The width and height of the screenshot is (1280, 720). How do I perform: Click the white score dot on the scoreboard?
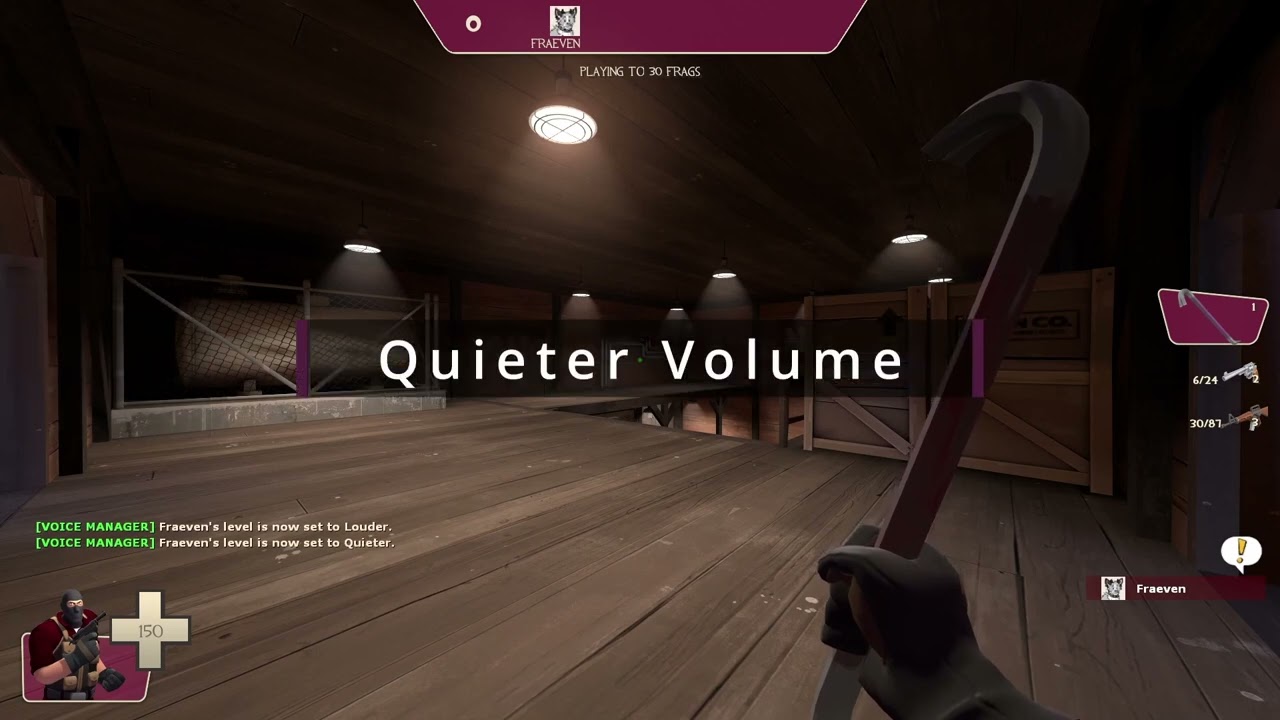472,24
